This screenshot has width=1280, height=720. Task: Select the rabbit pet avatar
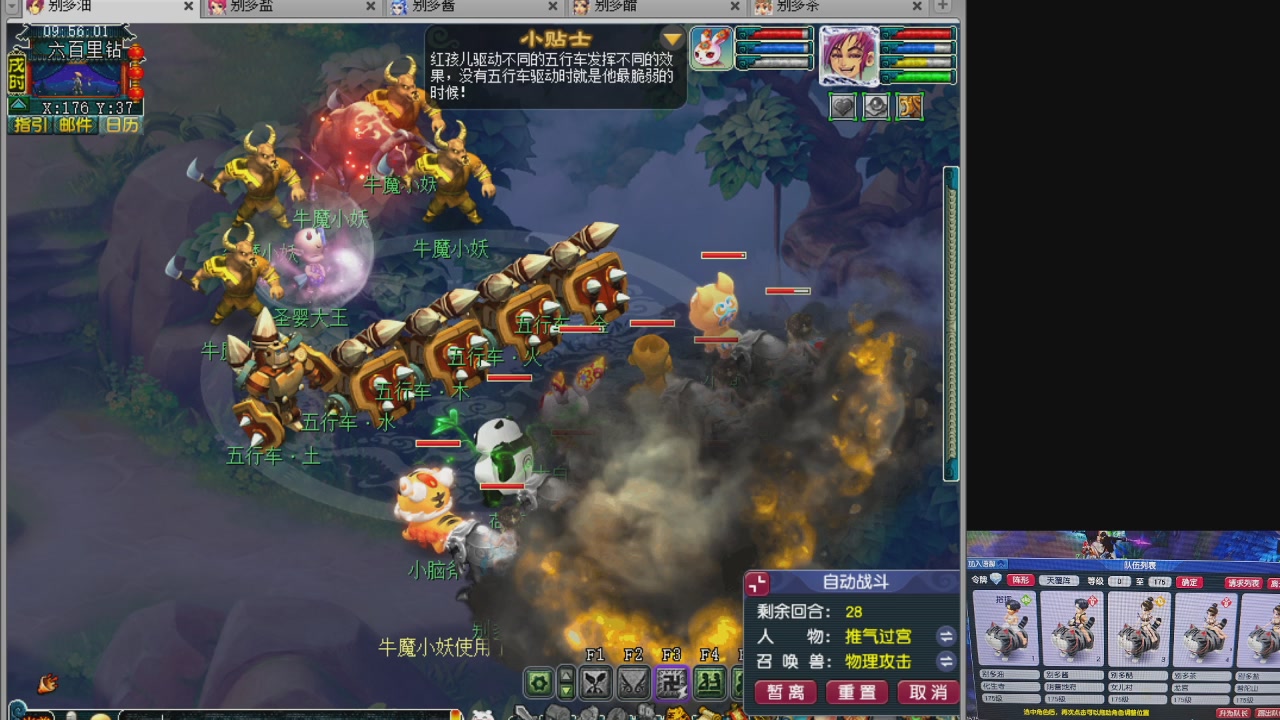tap(712, 48)
